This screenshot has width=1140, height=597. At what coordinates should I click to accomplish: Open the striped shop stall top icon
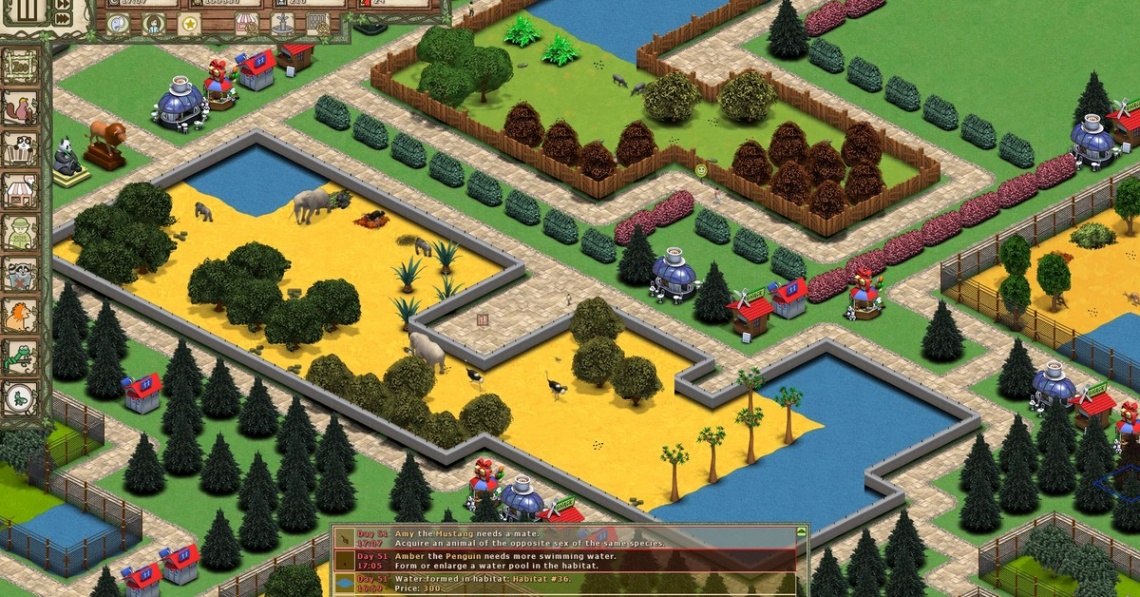246,24
